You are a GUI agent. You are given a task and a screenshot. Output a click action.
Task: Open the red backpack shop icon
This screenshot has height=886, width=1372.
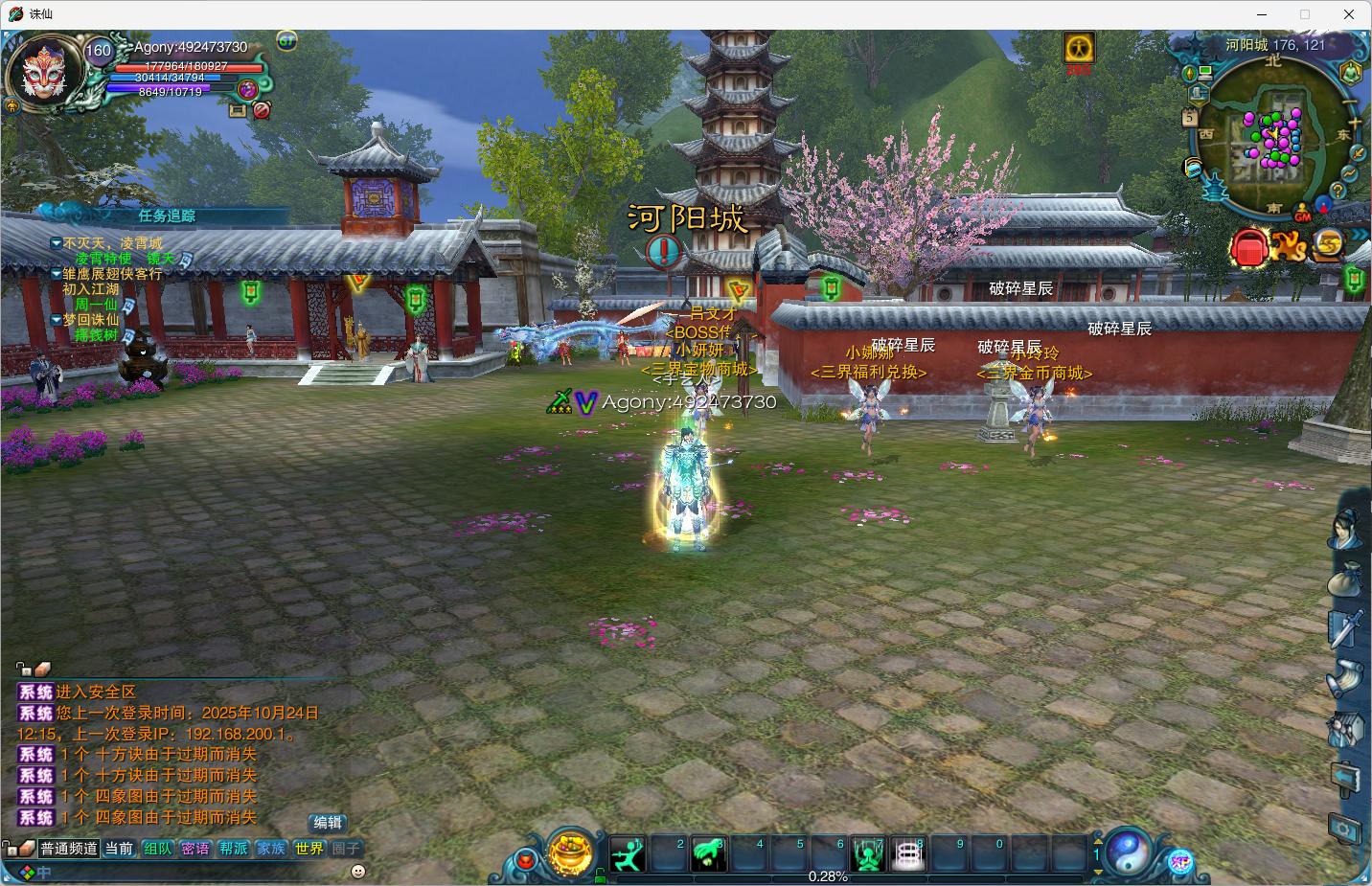coord(1248,248)
